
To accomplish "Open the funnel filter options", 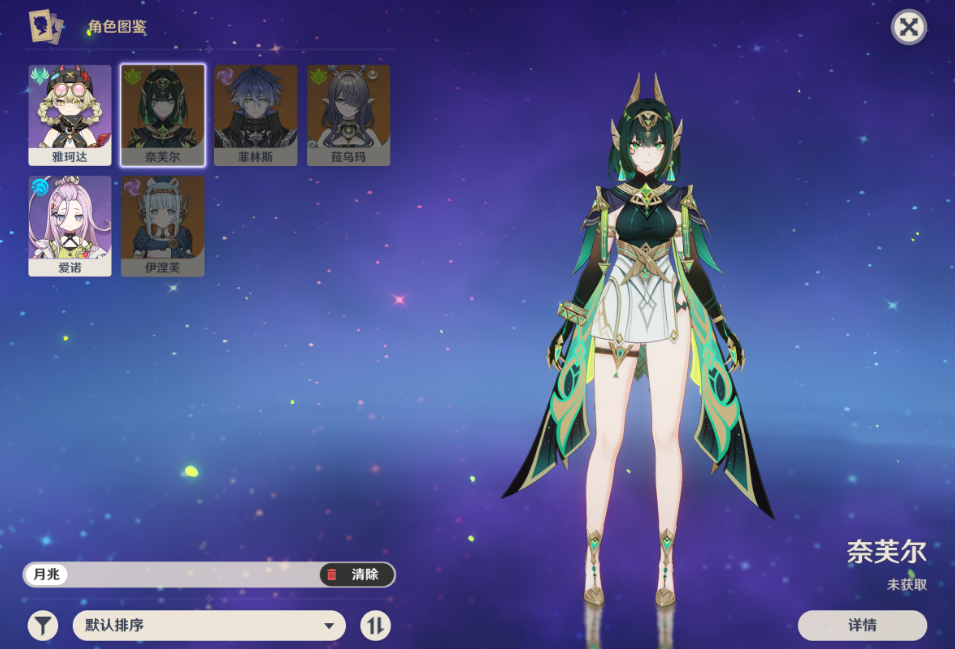I will click(42, 626).
